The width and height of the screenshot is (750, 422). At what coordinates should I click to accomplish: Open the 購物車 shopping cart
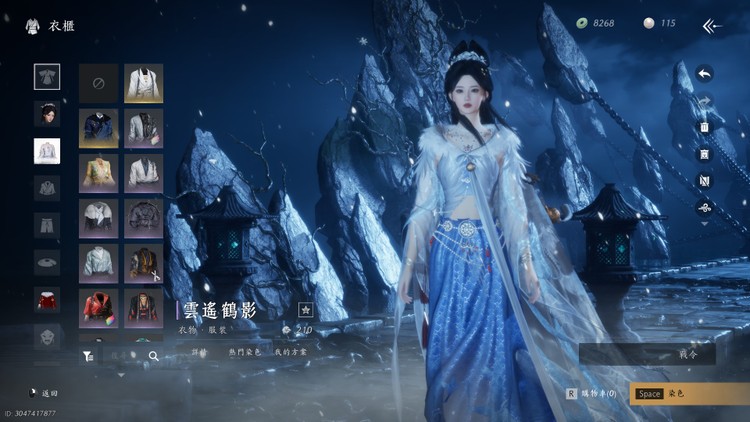[x=593, y=393]
